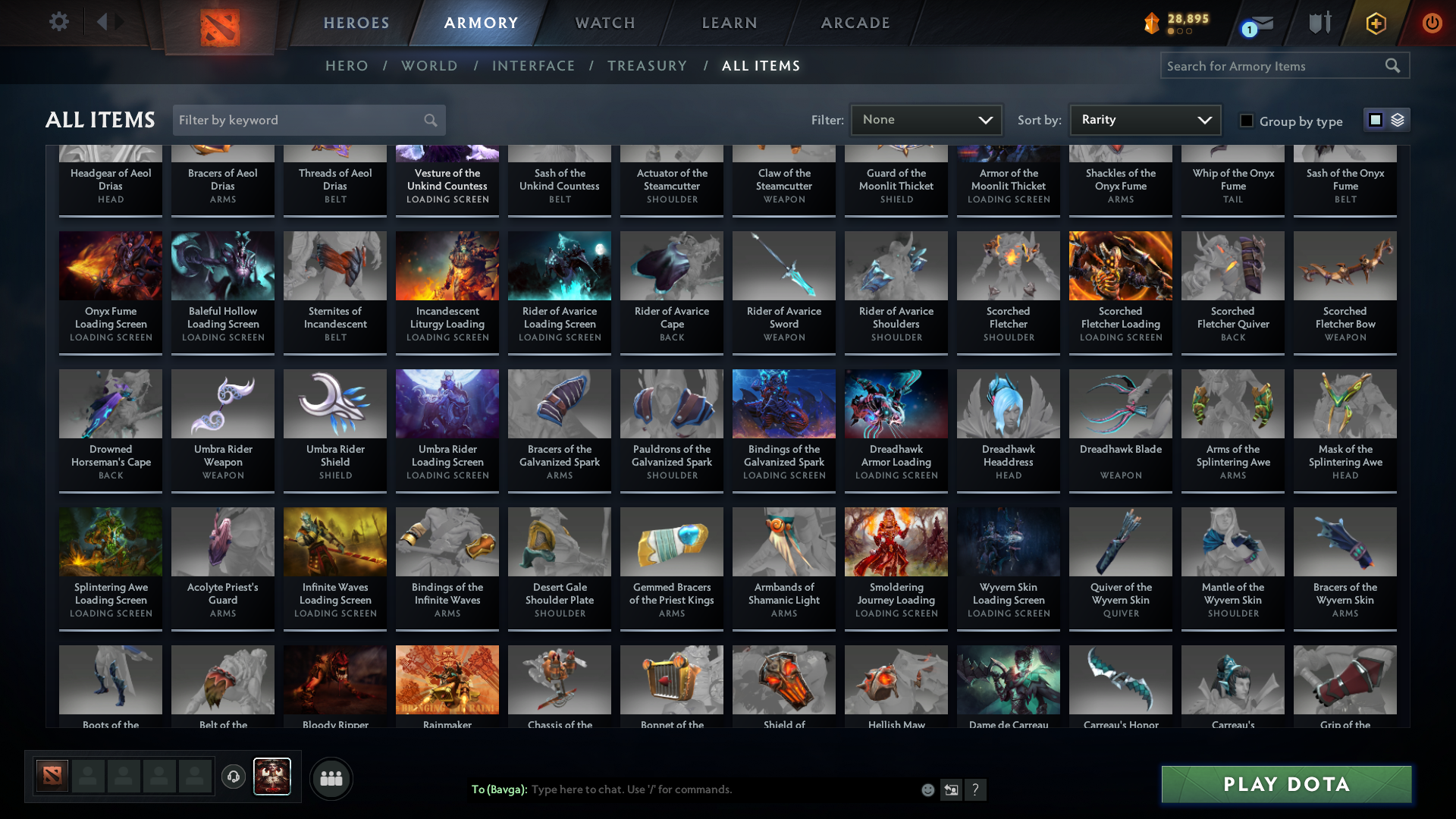Image resolution: width=1456 pixels, height=819 pixels.
Task: Click the Dreadhawk Blade item thumbnail
Action: 1120,403
